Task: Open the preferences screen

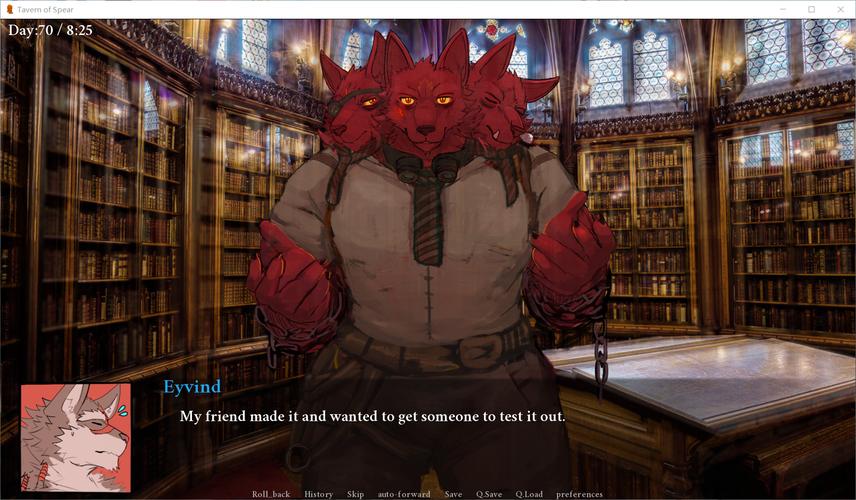Action: pos(580,494)
